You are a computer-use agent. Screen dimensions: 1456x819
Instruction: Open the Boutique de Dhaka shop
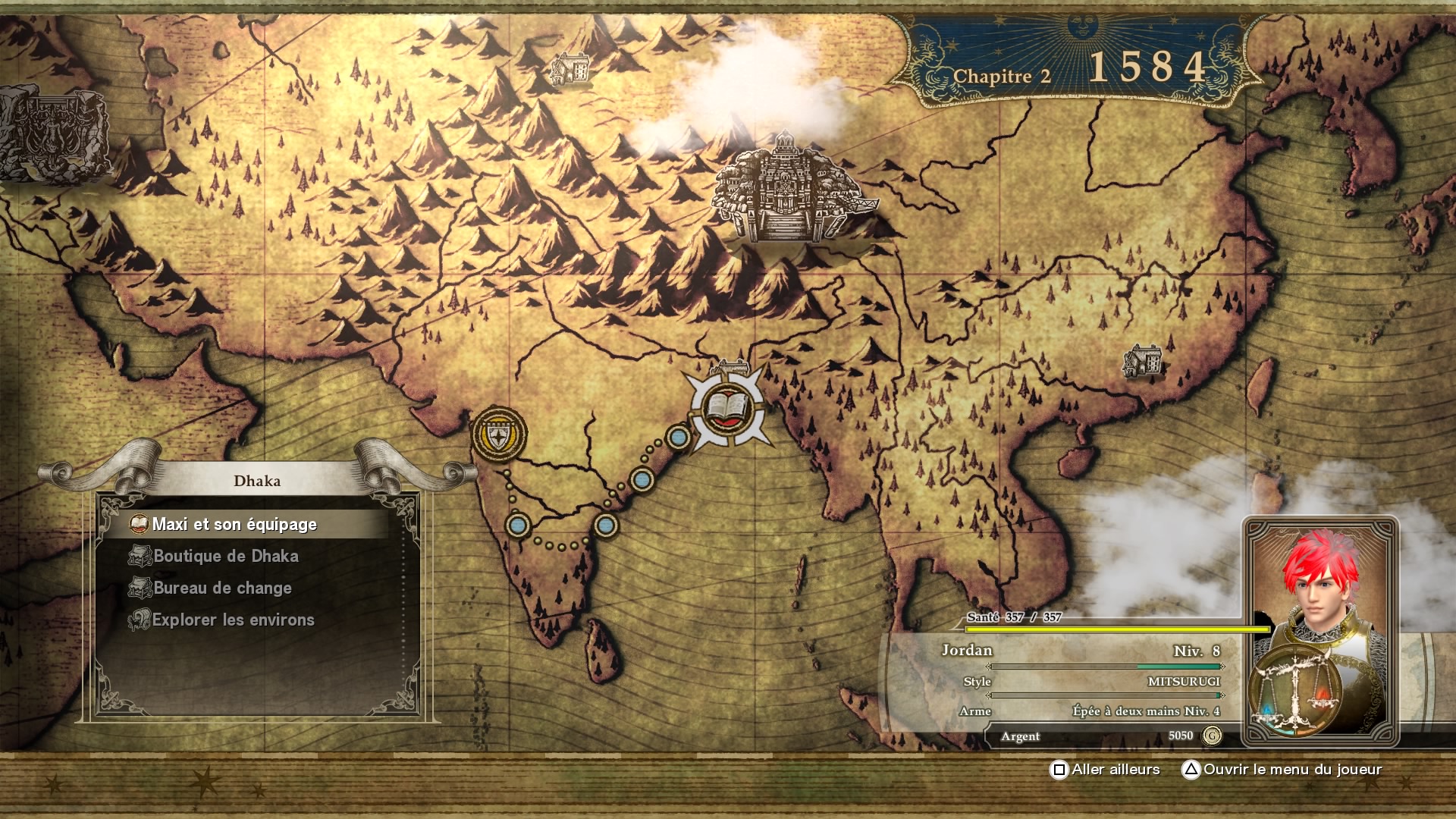coord(226,557)
